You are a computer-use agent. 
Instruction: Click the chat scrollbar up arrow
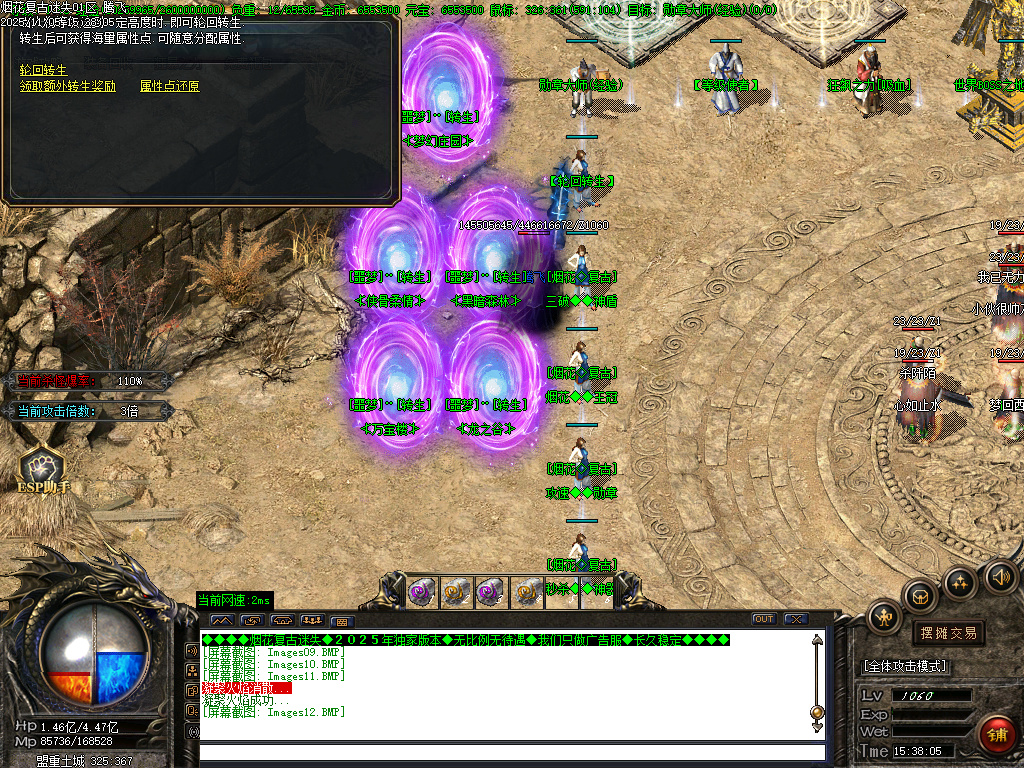coord(817,640)
